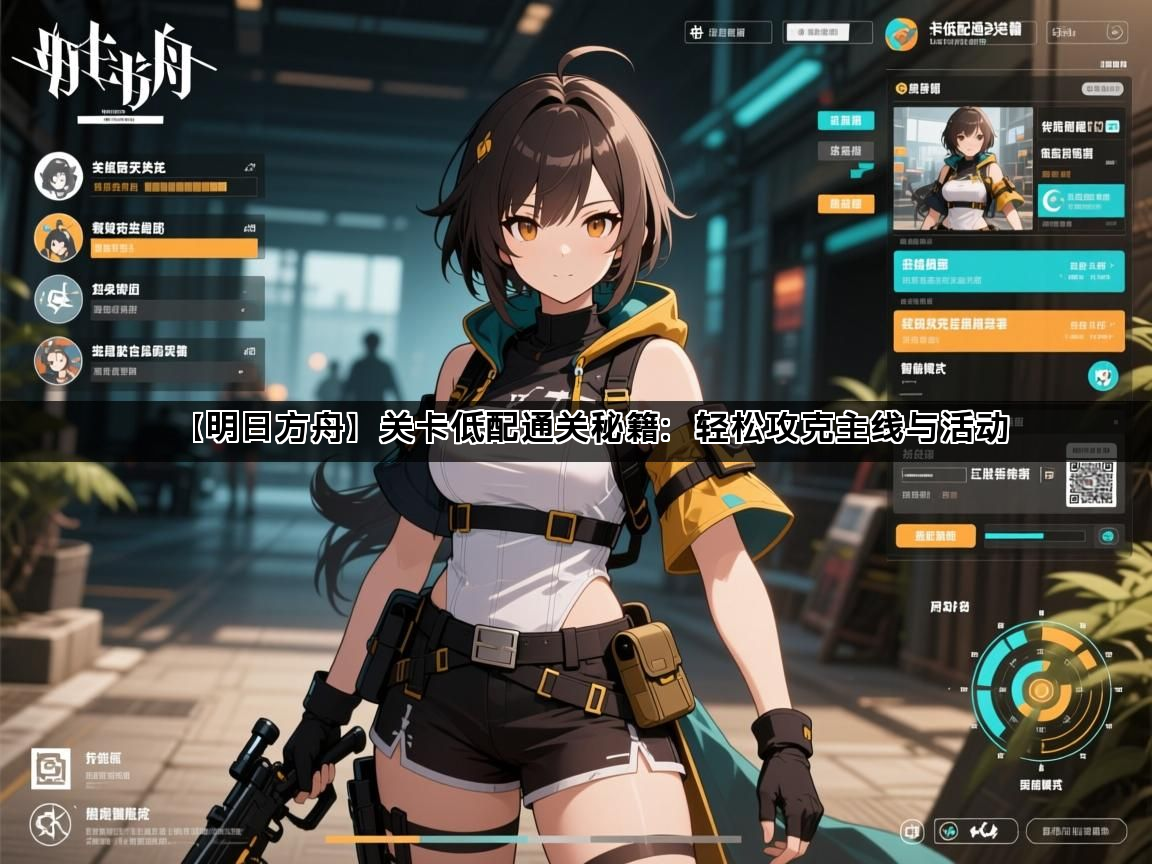Open the circular teal and orange radar dial
This screenshot has height=864, width=1152.
[1041, 688]
